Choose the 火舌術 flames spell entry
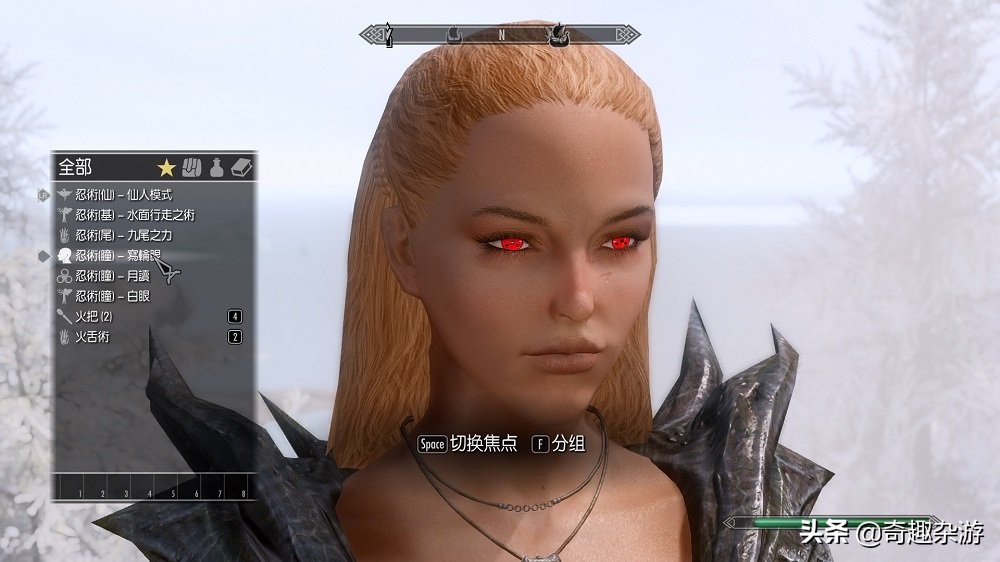The width and height of the screenshot is (1000, 562). (x=91, y=337)
